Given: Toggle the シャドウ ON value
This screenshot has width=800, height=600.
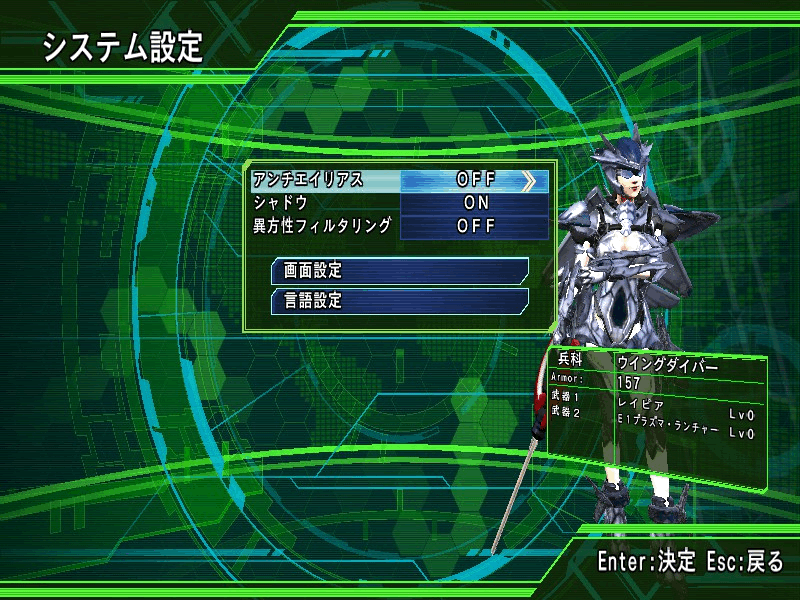Looking at the screenshot, I should point(475,203).
